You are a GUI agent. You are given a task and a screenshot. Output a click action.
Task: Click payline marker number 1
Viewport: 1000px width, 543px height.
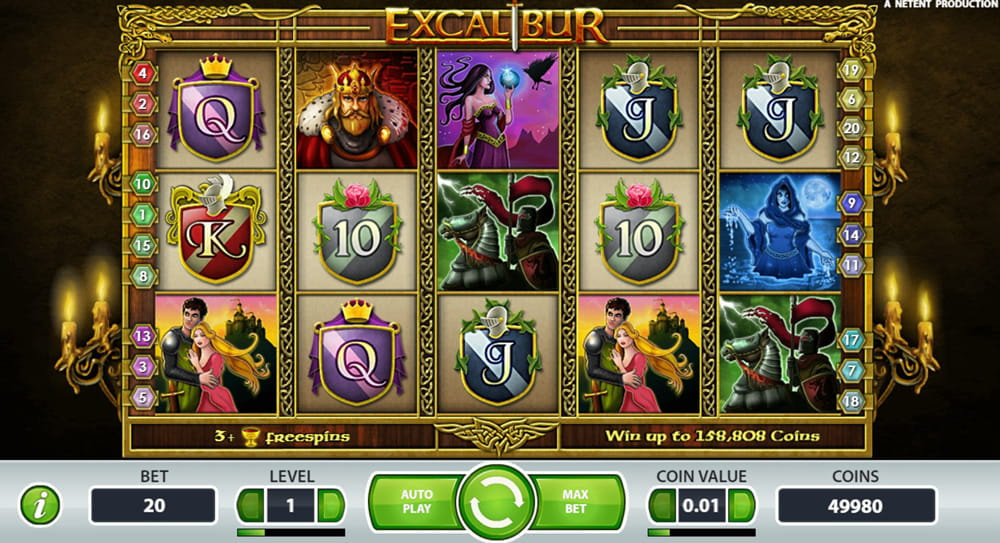pos(143,214)
